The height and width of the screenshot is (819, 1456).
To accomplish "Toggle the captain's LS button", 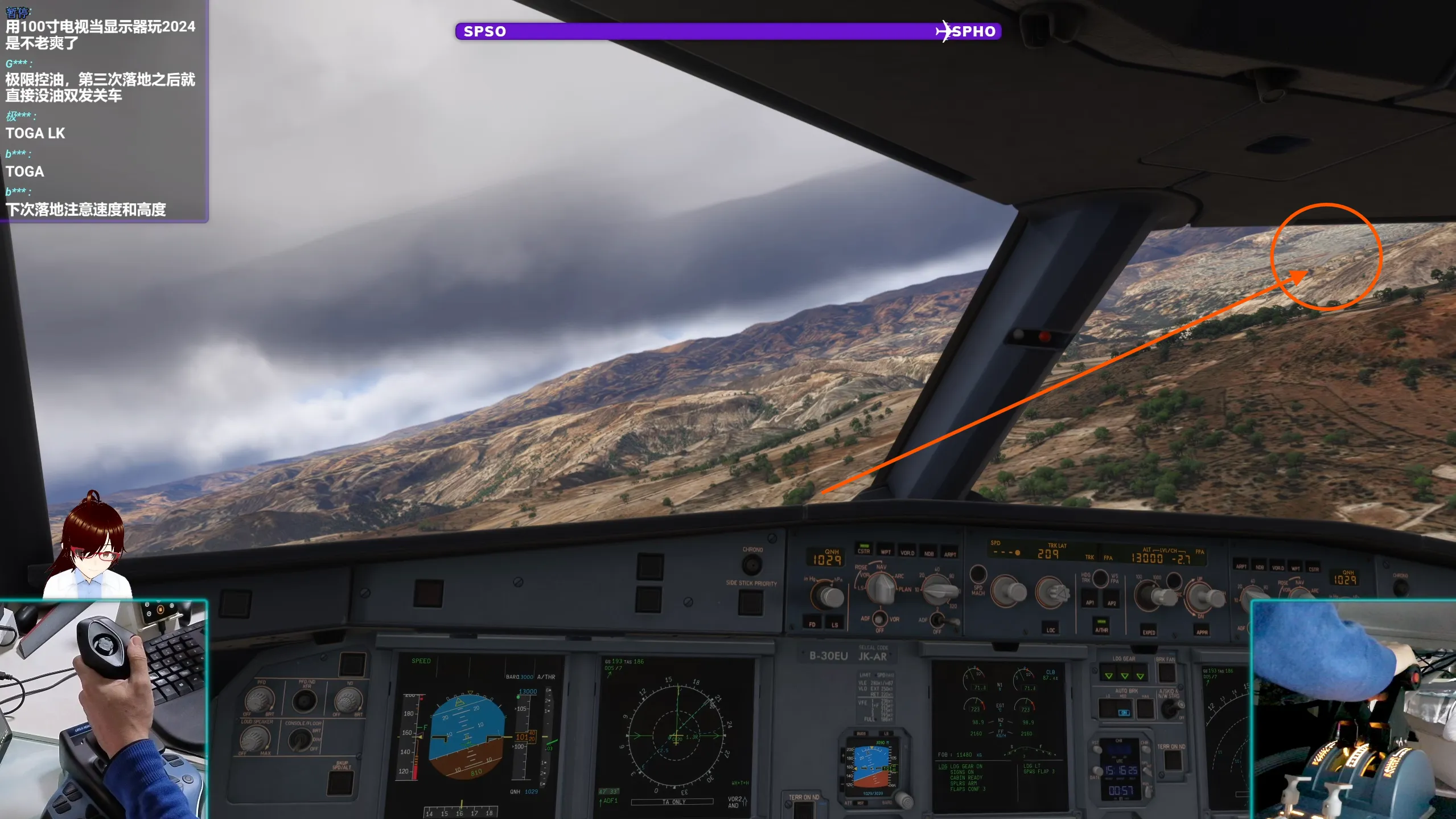I will click(x=834, y=623).
